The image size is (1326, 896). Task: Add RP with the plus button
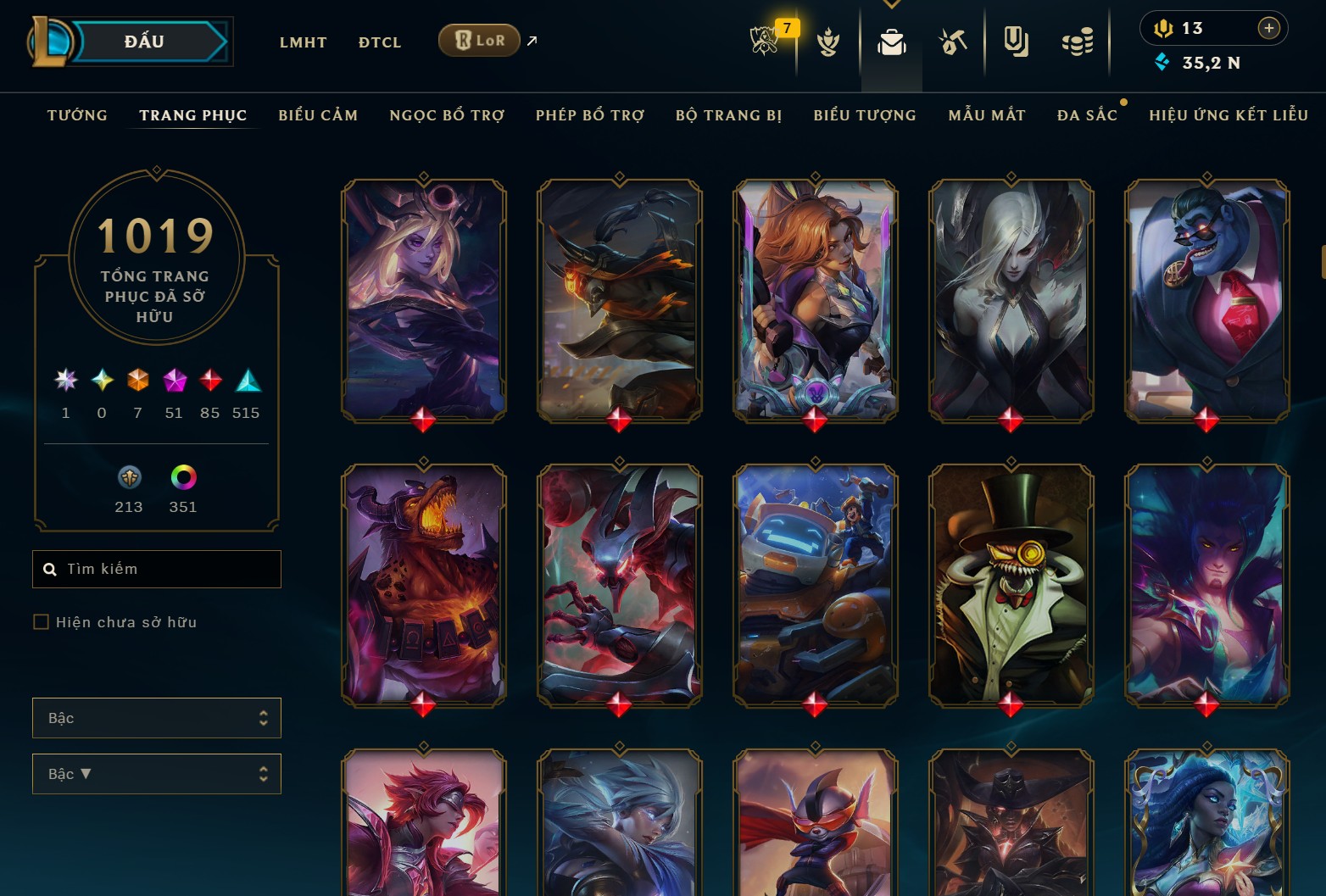click(x=1268, y=28)
